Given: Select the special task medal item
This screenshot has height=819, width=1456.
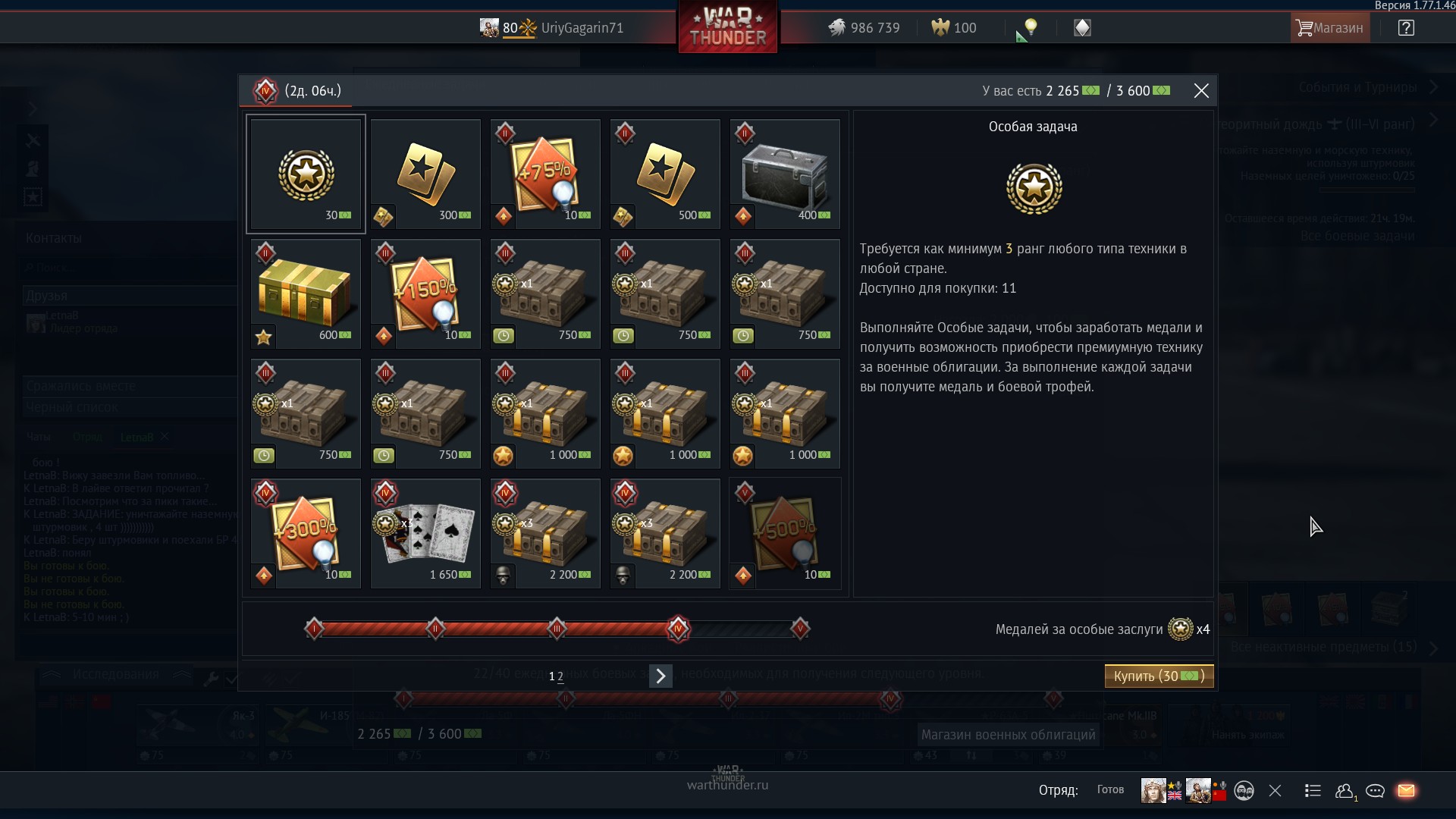Looking at the screenshot, I should (x=306, y=174).
